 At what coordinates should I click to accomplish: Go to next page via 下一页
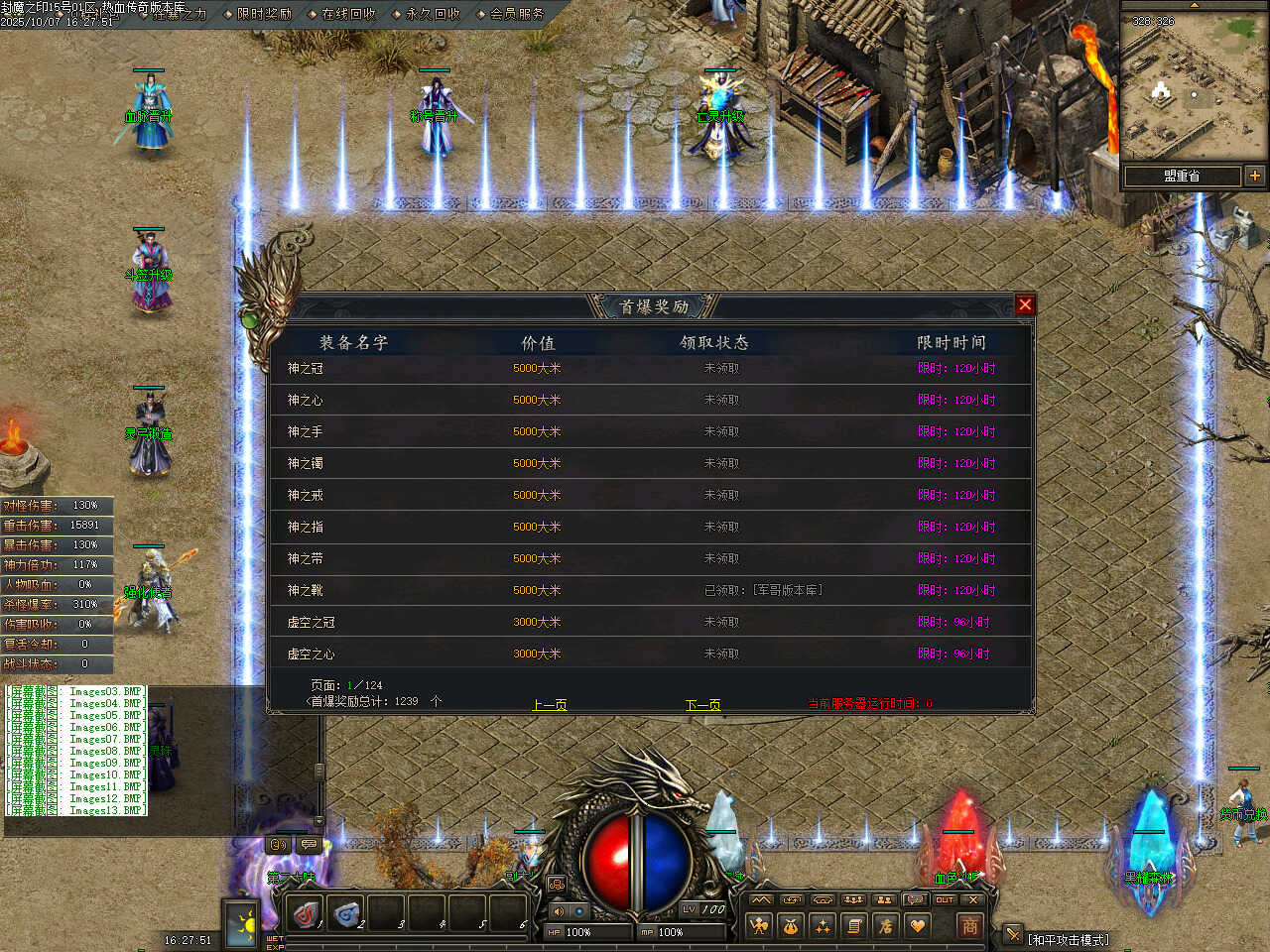[702, 705]
